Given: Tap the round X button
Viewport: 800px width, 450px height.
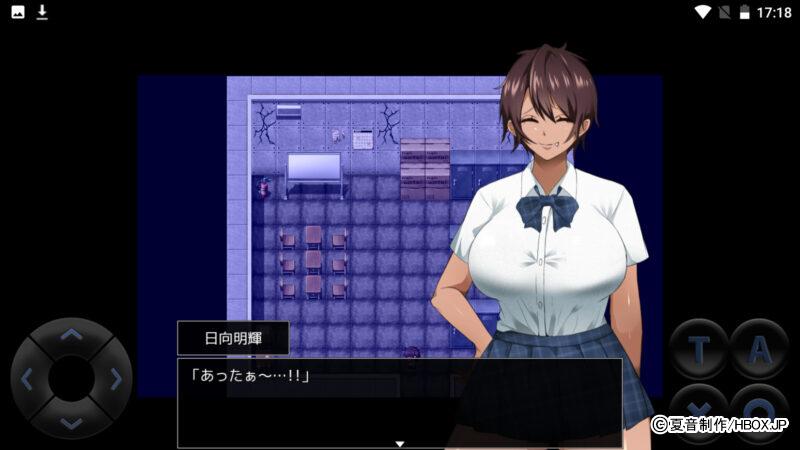Looking at the screenshot, I should point(698,408).
